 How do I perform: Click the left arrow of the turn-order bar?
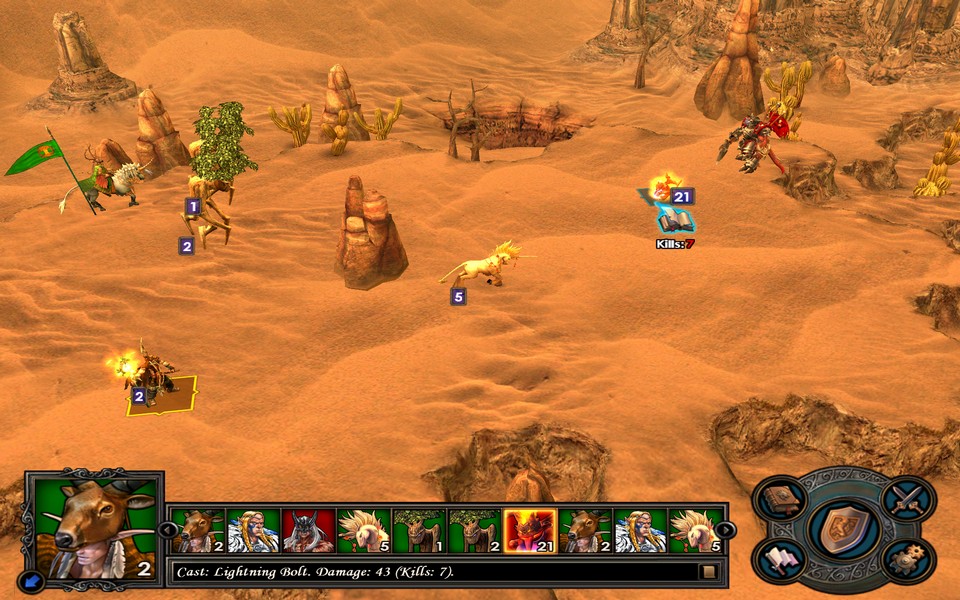(x=168, y=530)
